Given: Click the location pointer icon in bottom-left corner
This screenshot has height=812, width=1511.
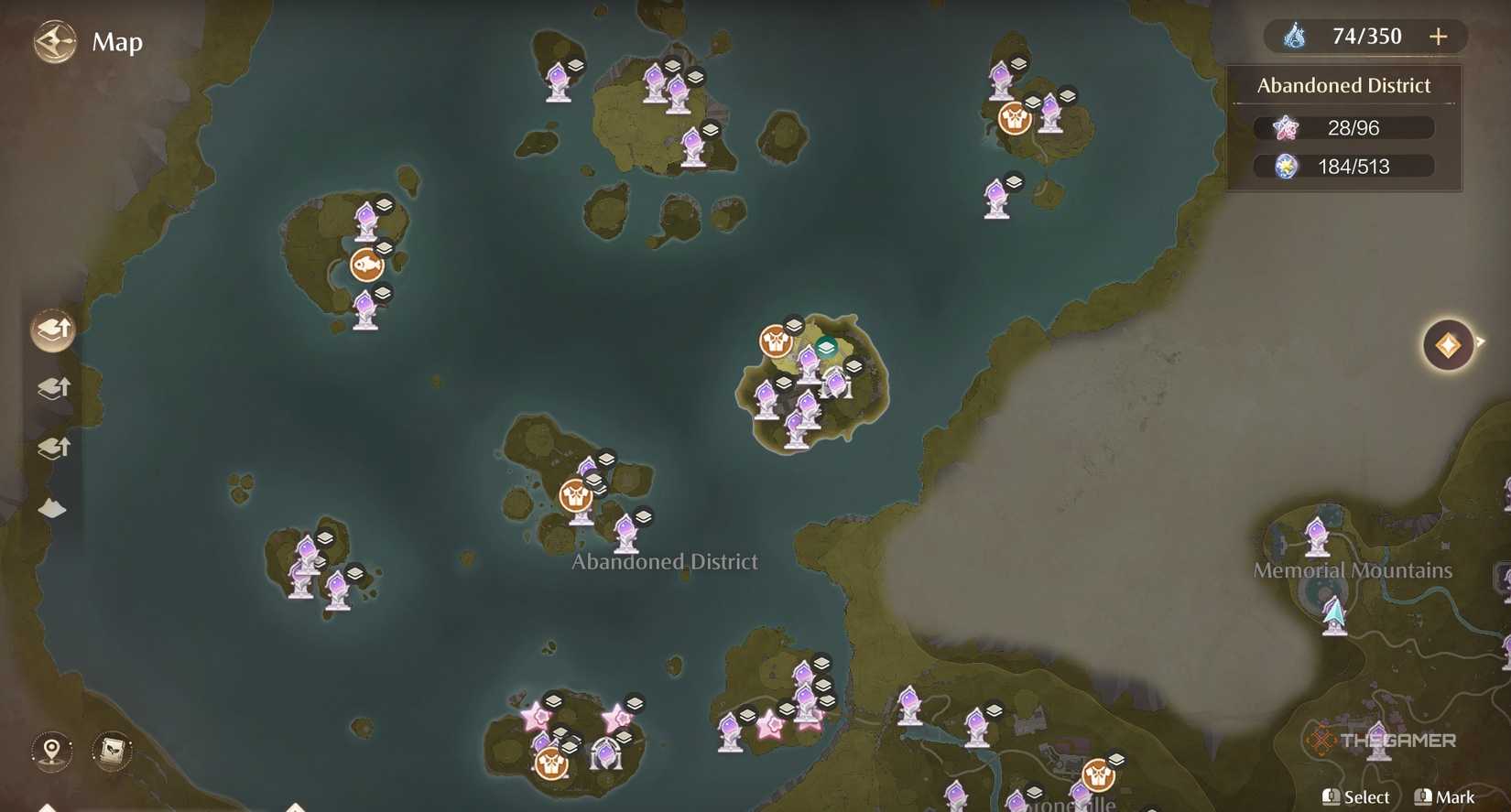Looking at the screenshot, I should (50, 751).
